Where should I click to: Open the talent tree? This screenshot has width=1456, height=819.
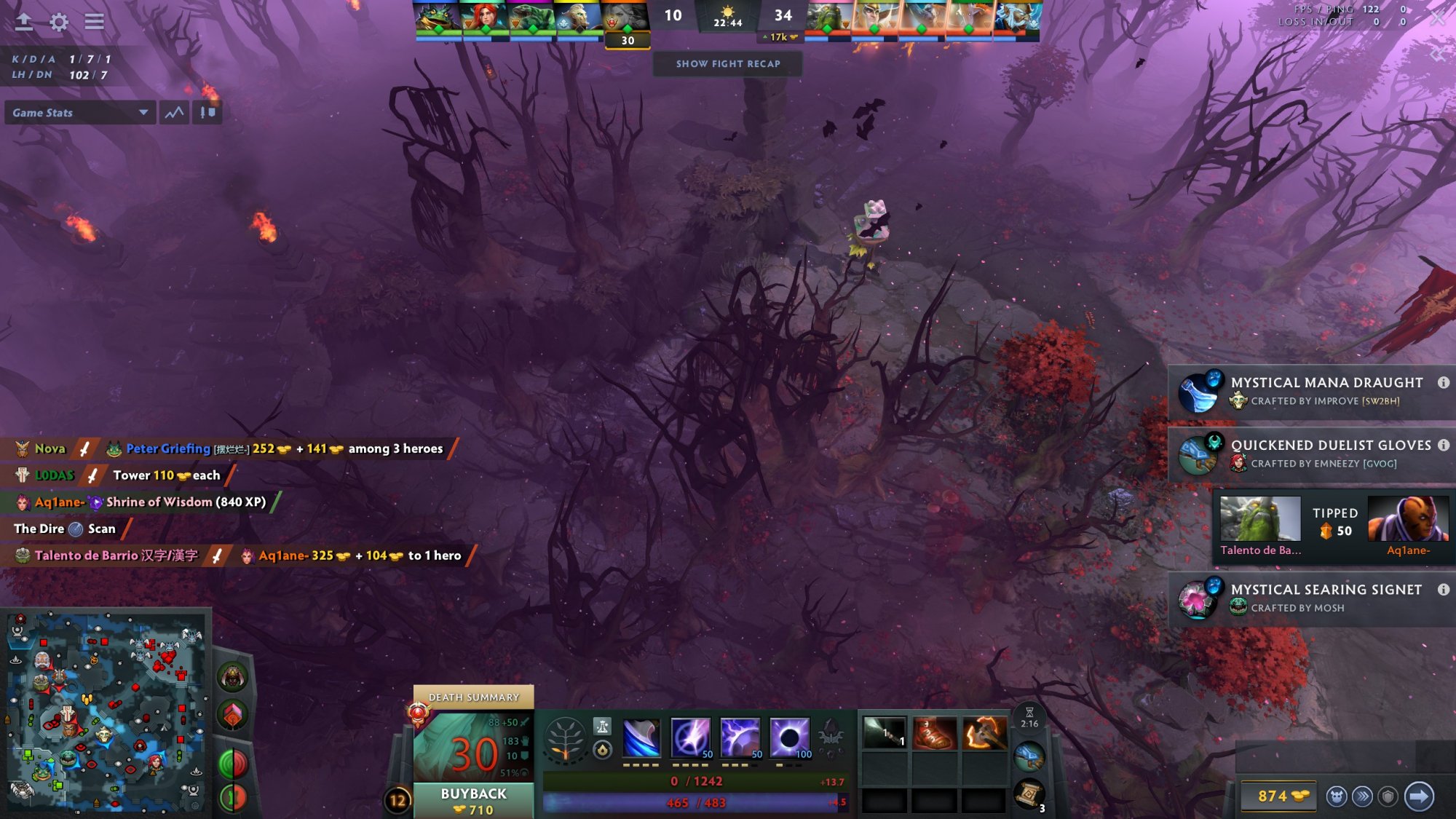[x=565, y=740]
